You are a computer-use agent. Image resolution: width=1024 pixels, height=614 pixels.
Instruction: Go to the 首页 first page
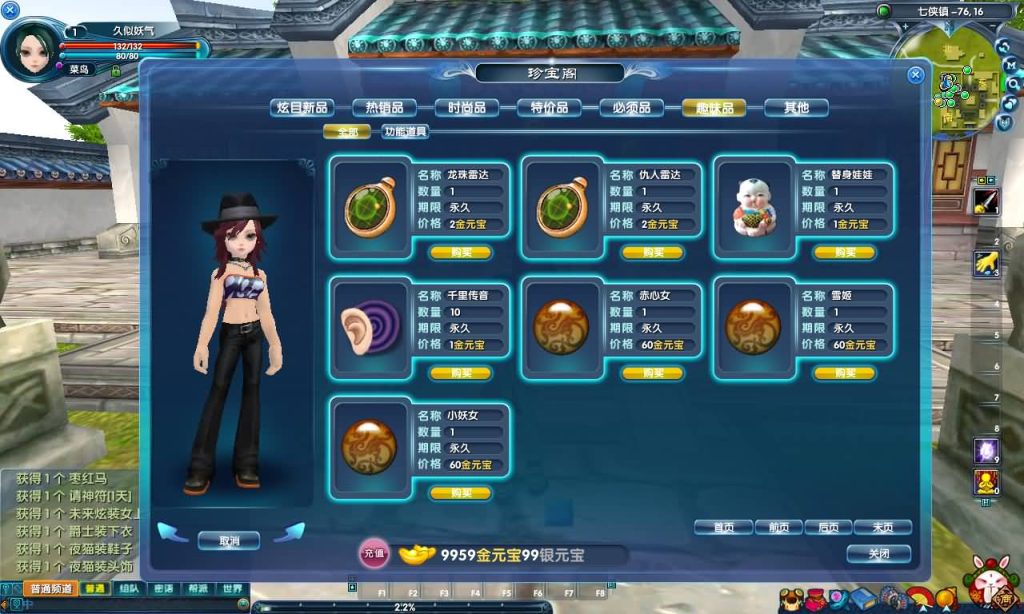(723, 527)
